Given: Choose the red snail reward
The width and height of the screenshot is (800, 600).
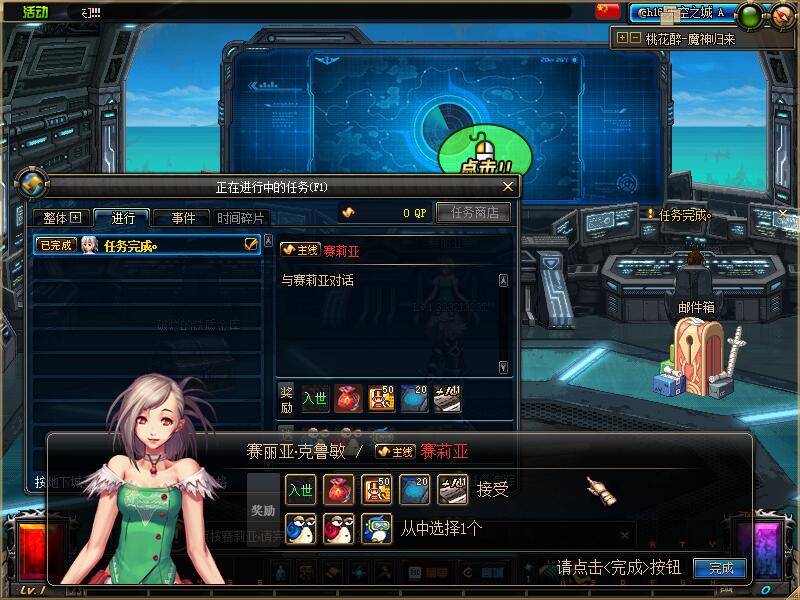Looking at the screenshot, I should 338,527.
